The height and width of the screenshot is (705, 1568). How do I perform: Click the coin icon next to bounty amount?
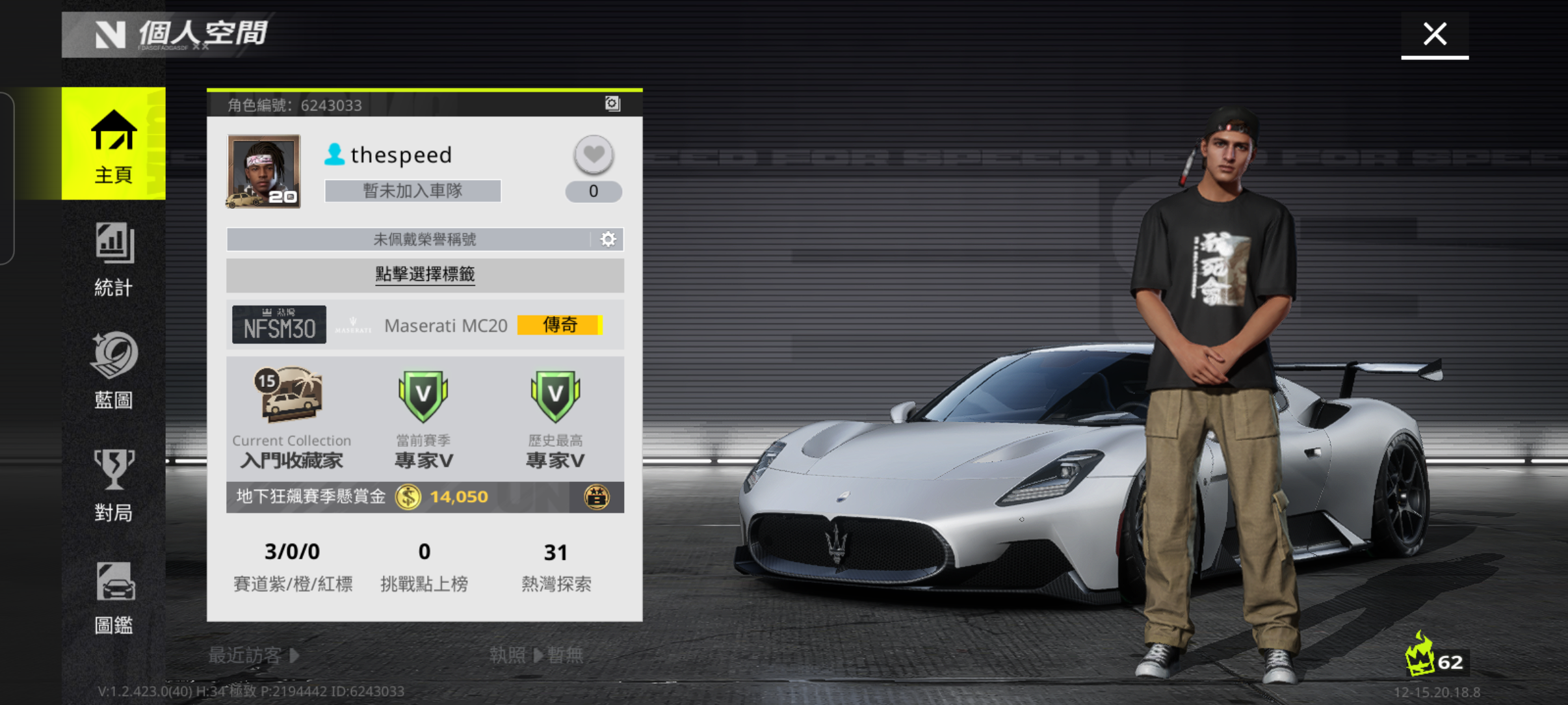[408, 496]
